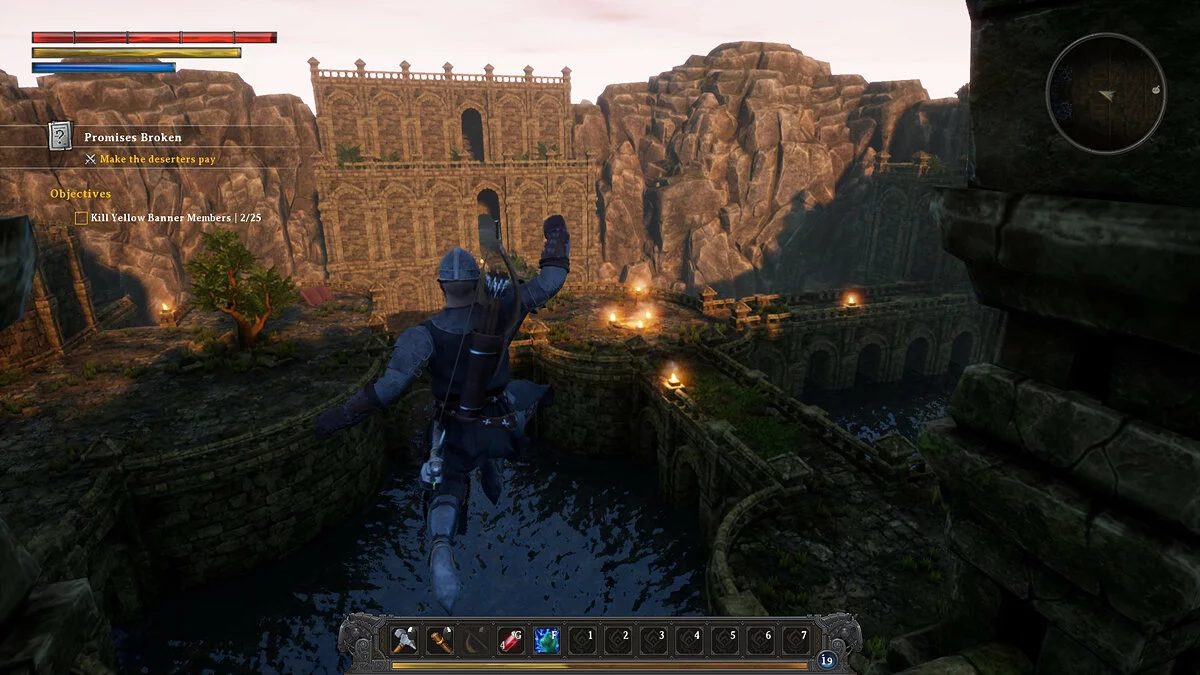The image size is (1200, 675).
Task: Click the level 19 badge
Action: [x=826, y=660]
